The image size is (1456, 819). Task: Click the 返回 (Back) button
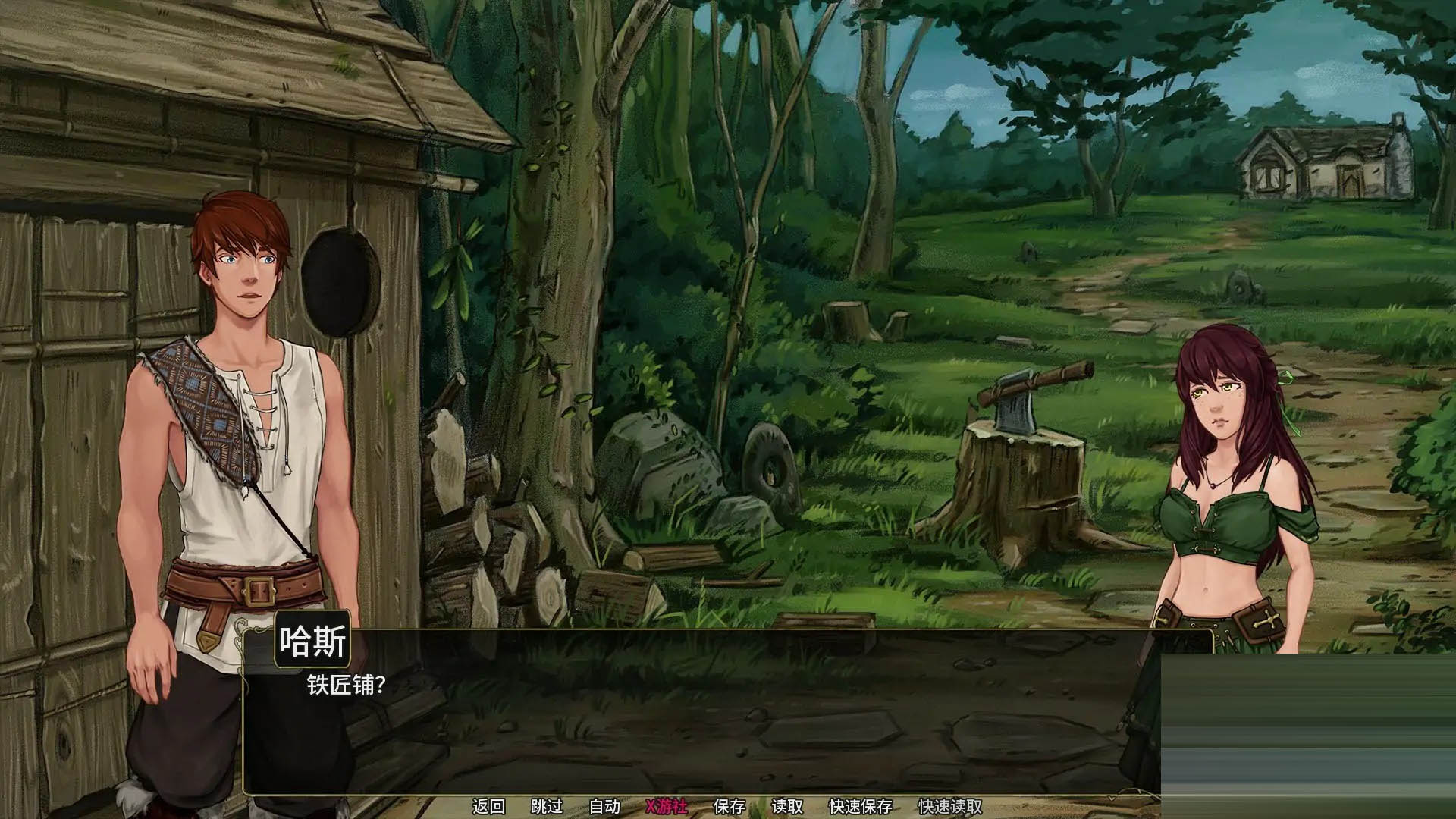pos(488,806)
